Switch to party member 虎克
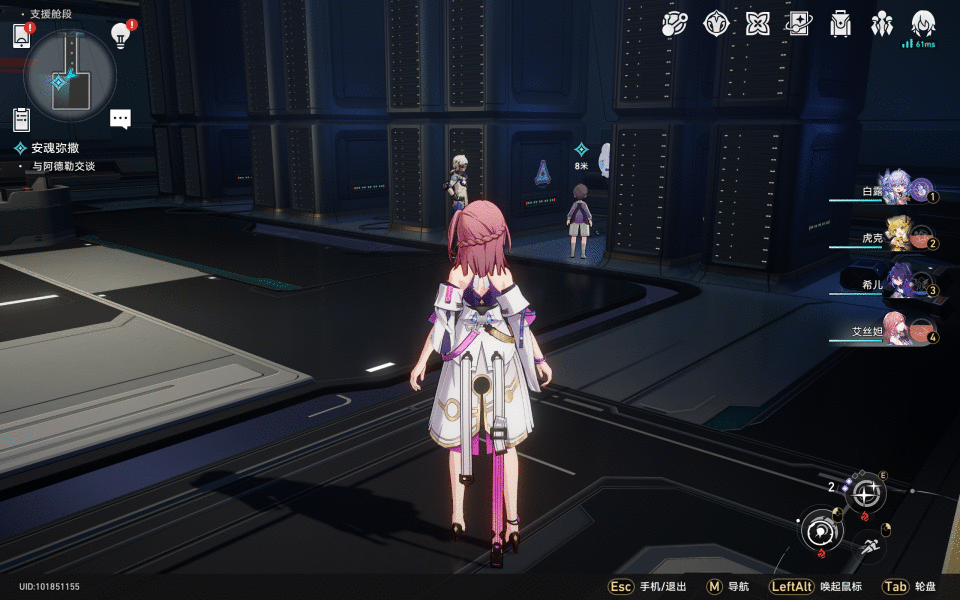 [x=898, y=236]
